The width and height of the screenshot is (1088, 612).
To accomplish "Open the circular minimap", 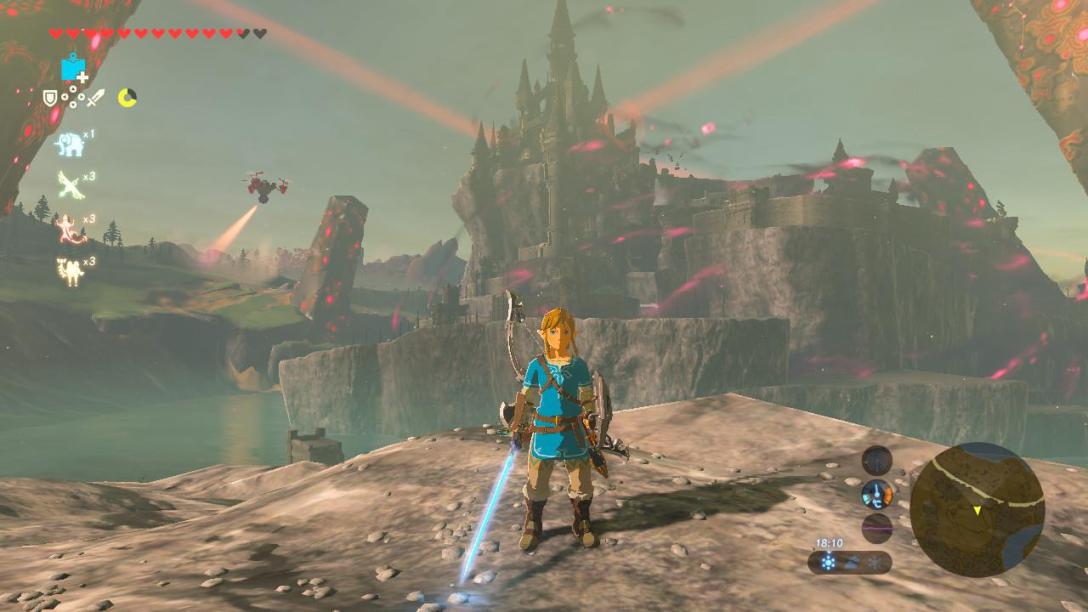I will [x=977, y=510].
